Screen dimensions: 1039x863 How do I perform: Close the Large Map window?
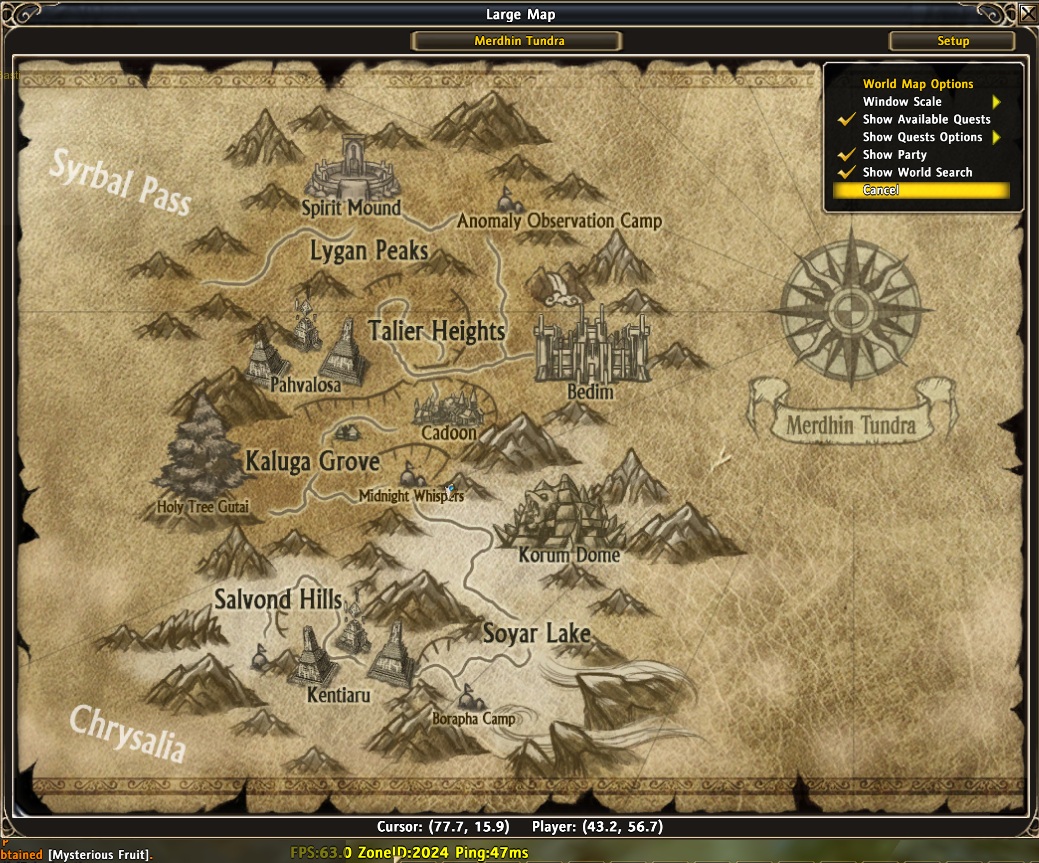(x=1027, y=13)
